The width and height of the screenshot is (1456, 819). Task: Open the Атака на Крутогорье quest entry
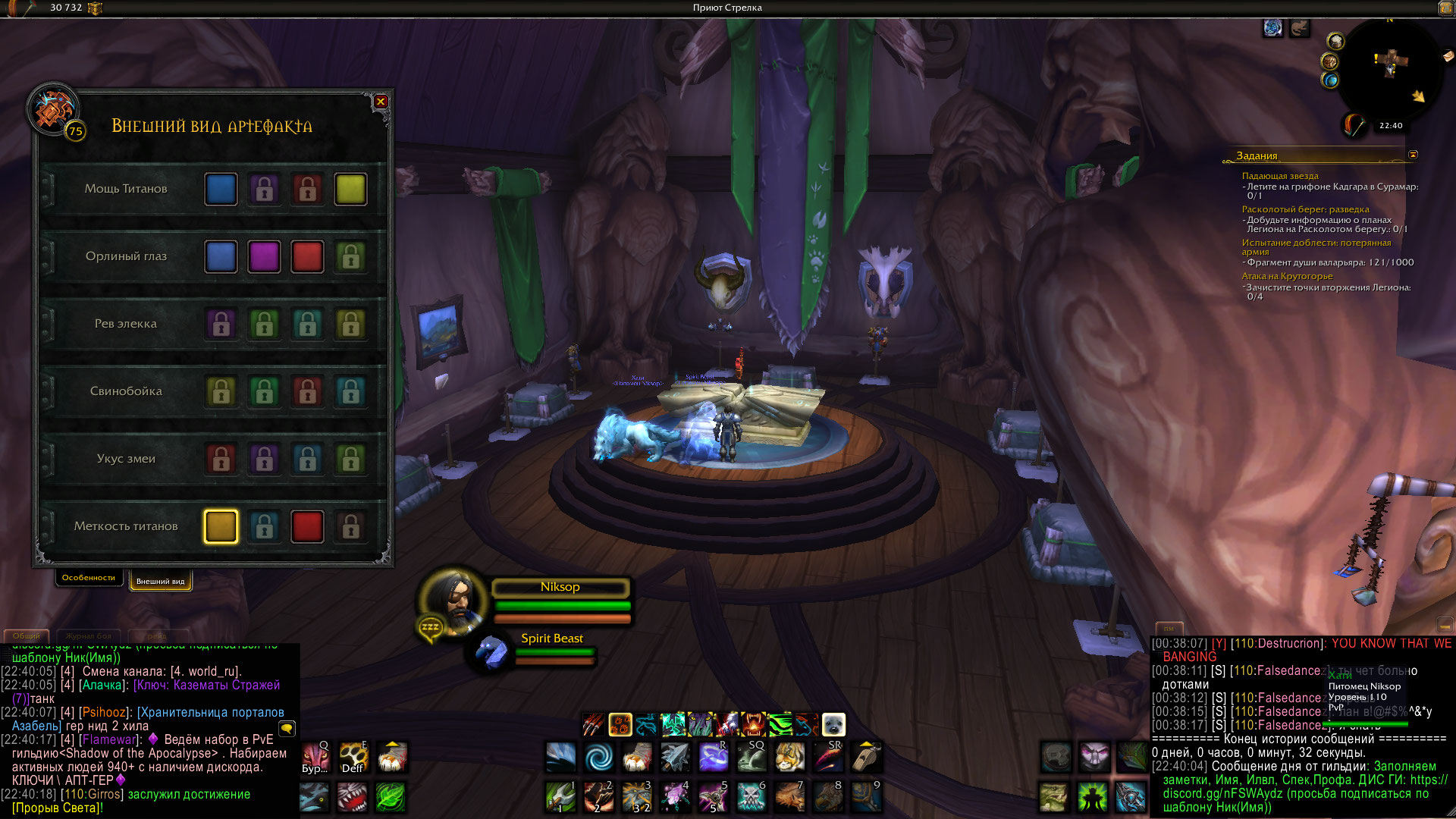tap(1287, 276)
